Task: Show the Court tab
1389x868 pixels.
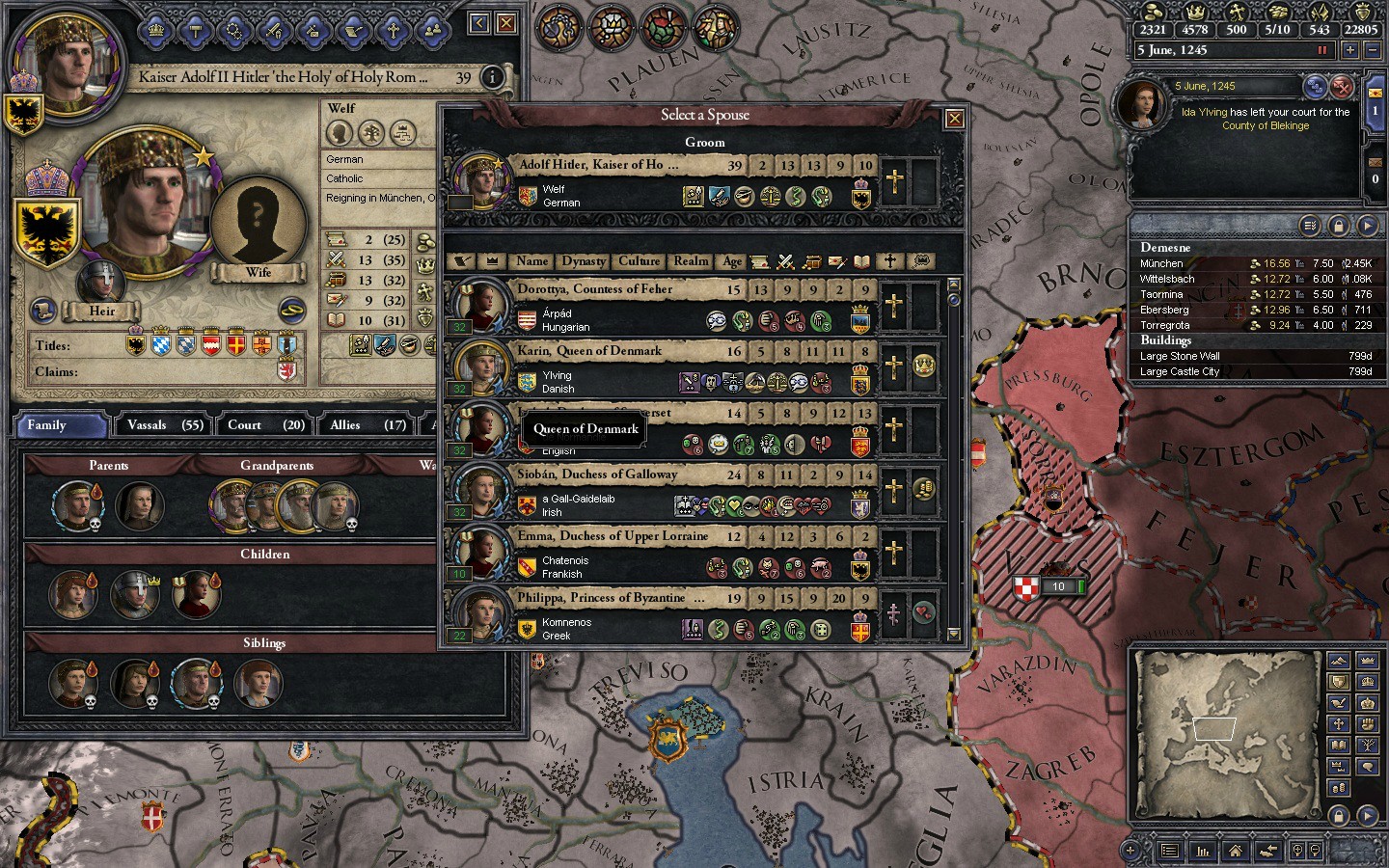Action: [x=265, y=425]
